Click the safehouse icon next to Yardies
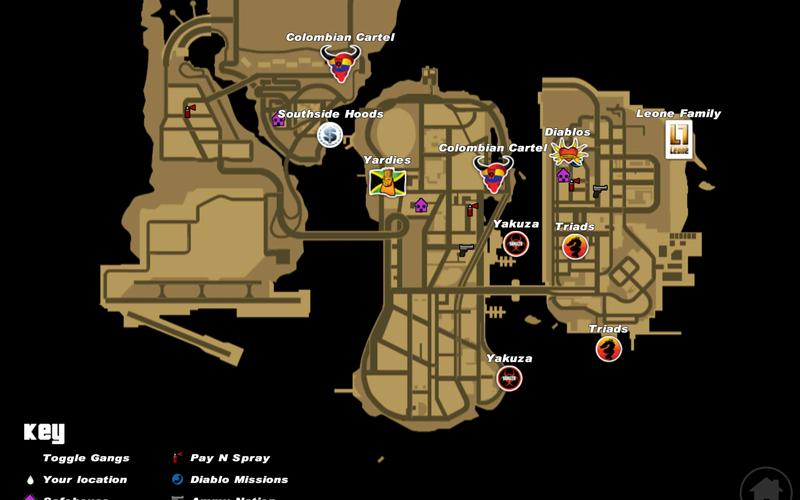 coord(421,205)
